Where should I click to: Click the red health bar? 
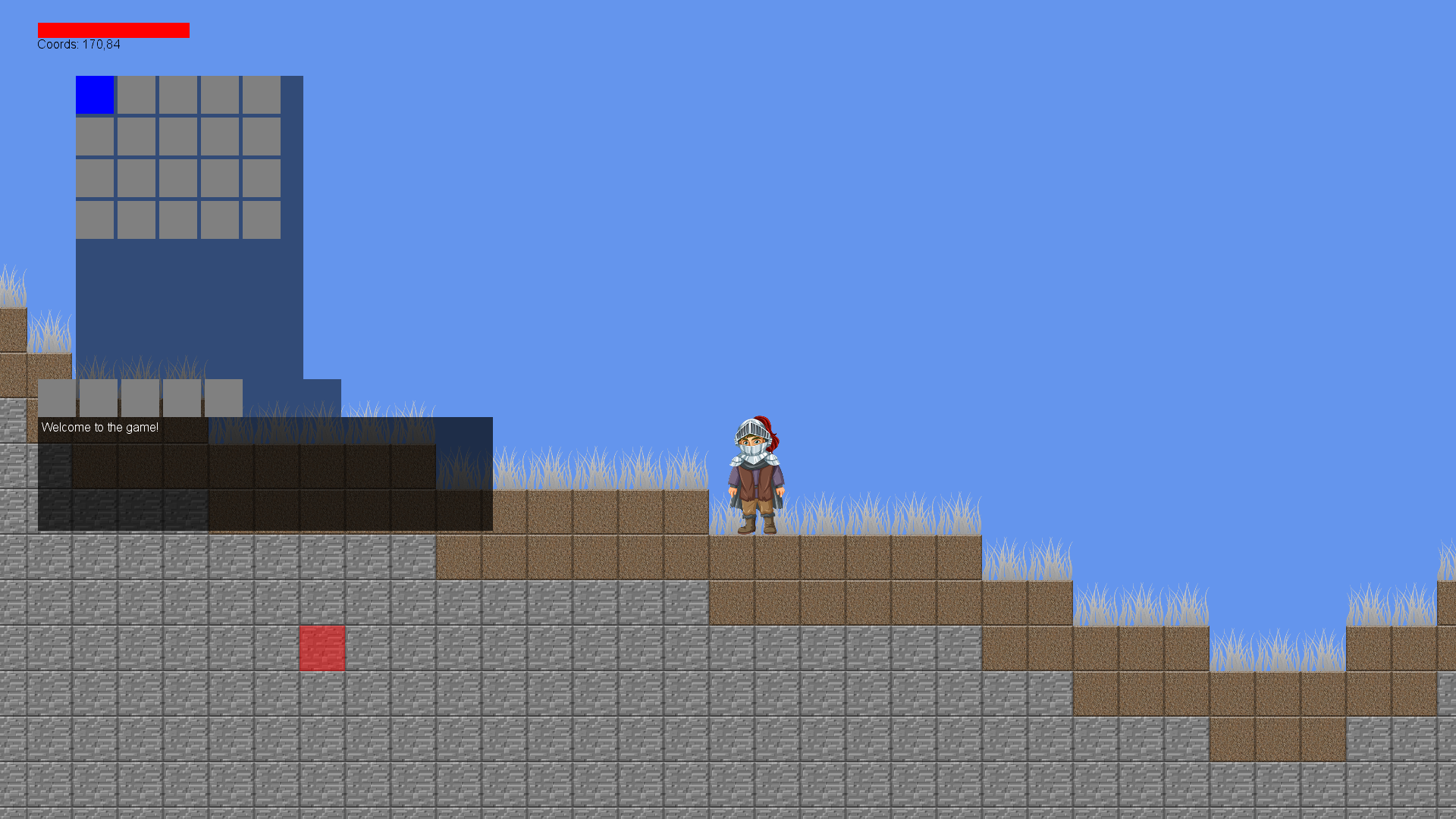pyautogui.click(x=113, y=30)
